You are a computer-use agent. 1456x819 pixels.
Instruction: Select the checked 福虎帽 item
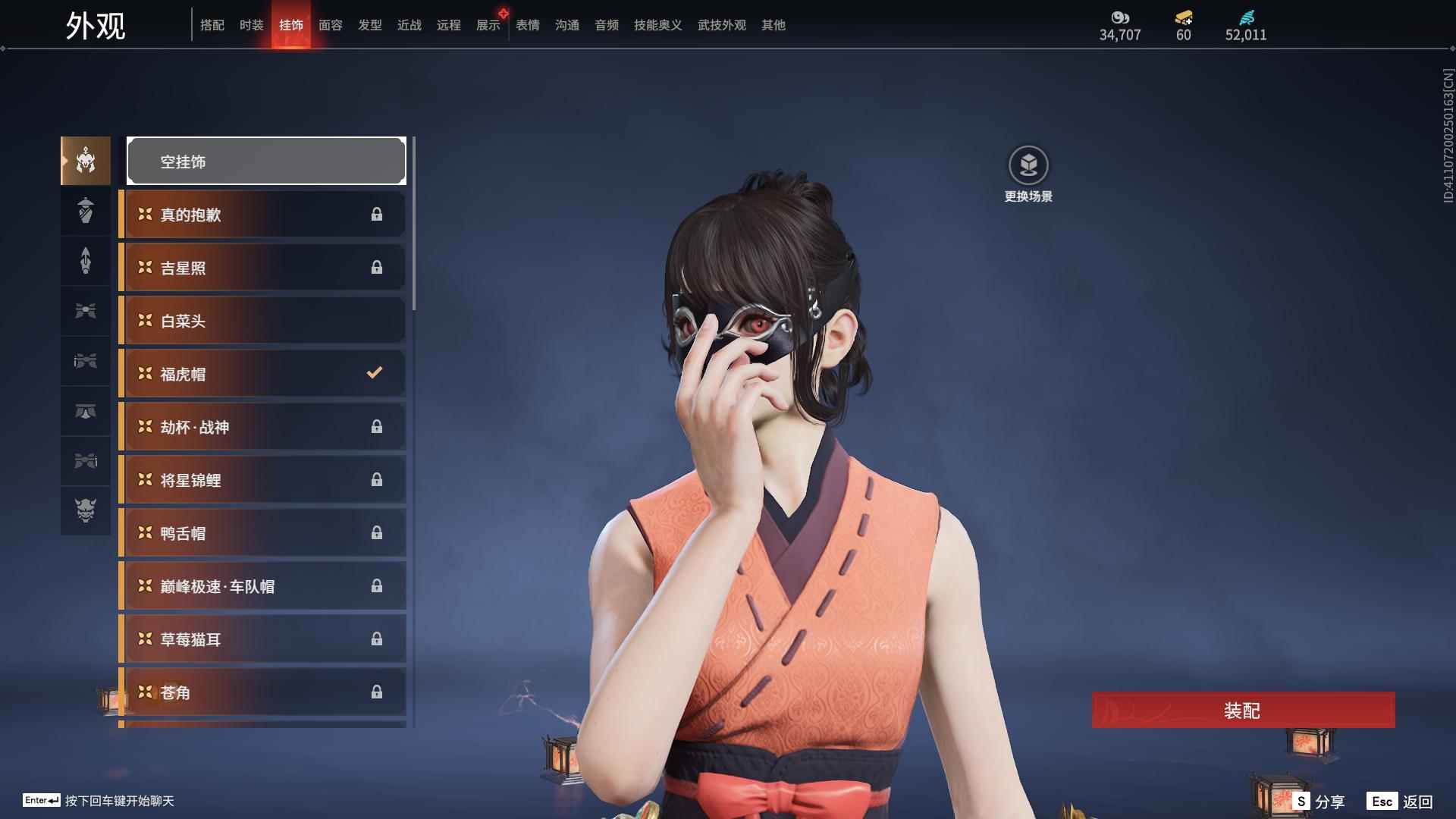point(262,373)
